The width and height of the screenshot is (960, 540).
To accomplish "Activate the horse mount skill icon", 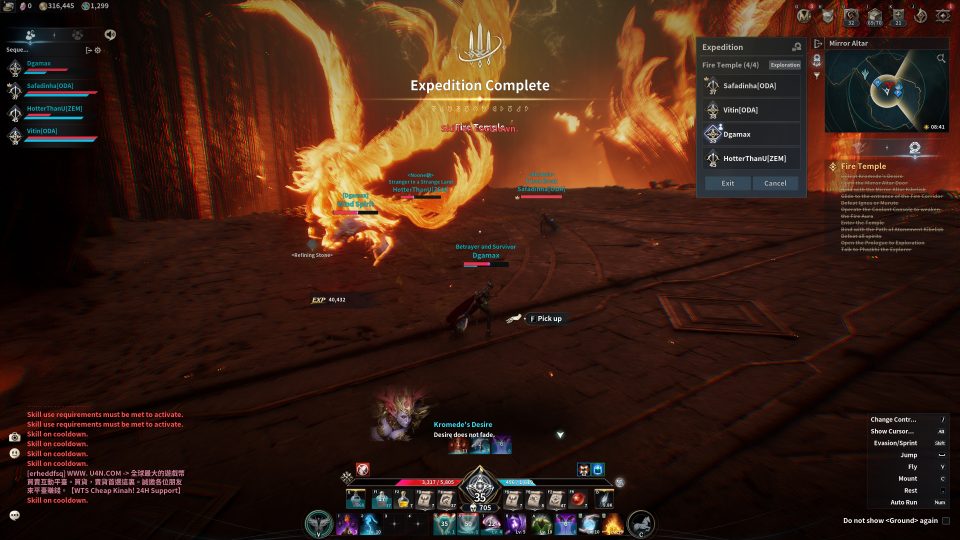I will (x=641, y=523).
